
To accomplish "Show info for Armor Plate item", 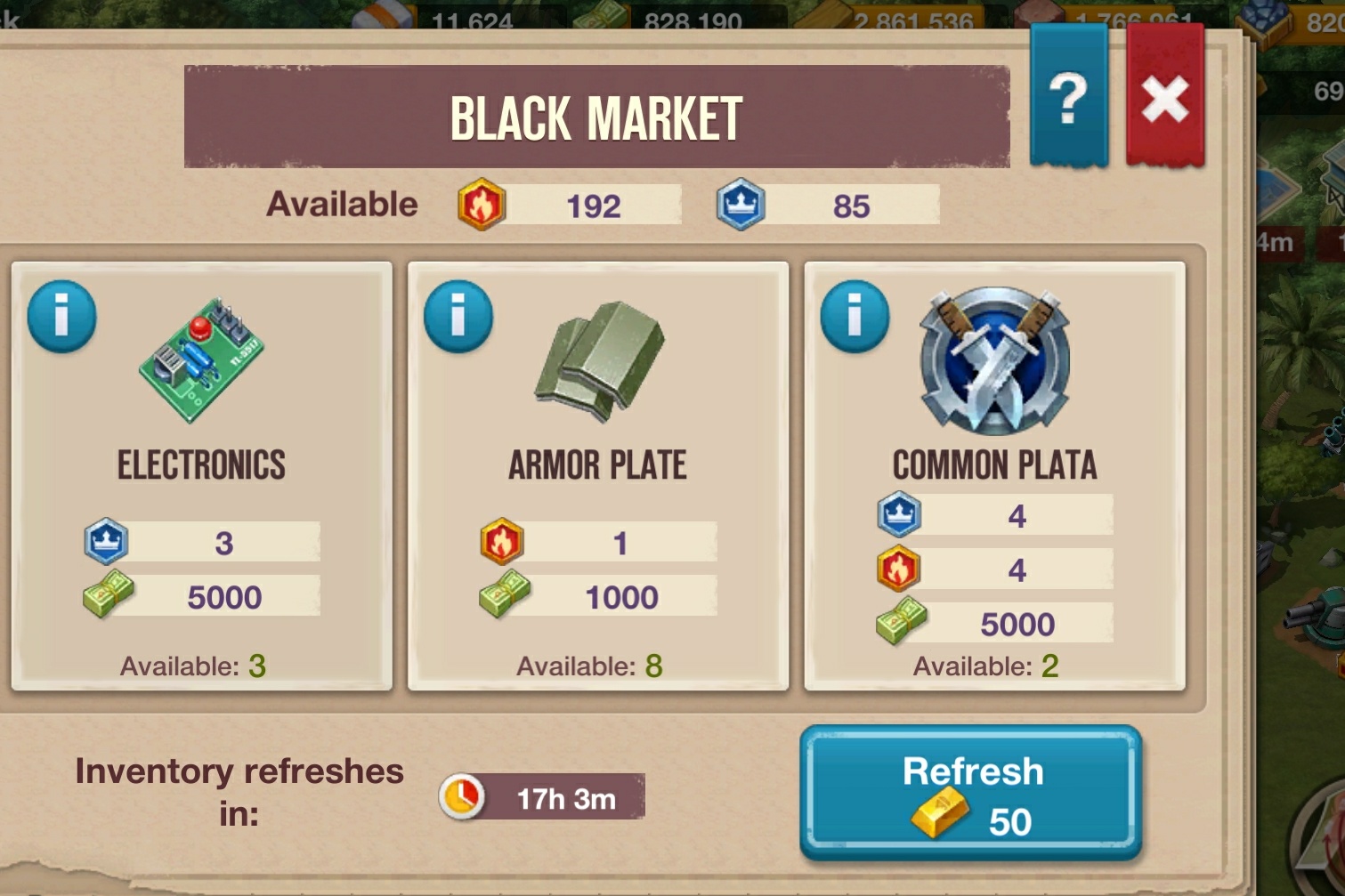I will point(458,316).
